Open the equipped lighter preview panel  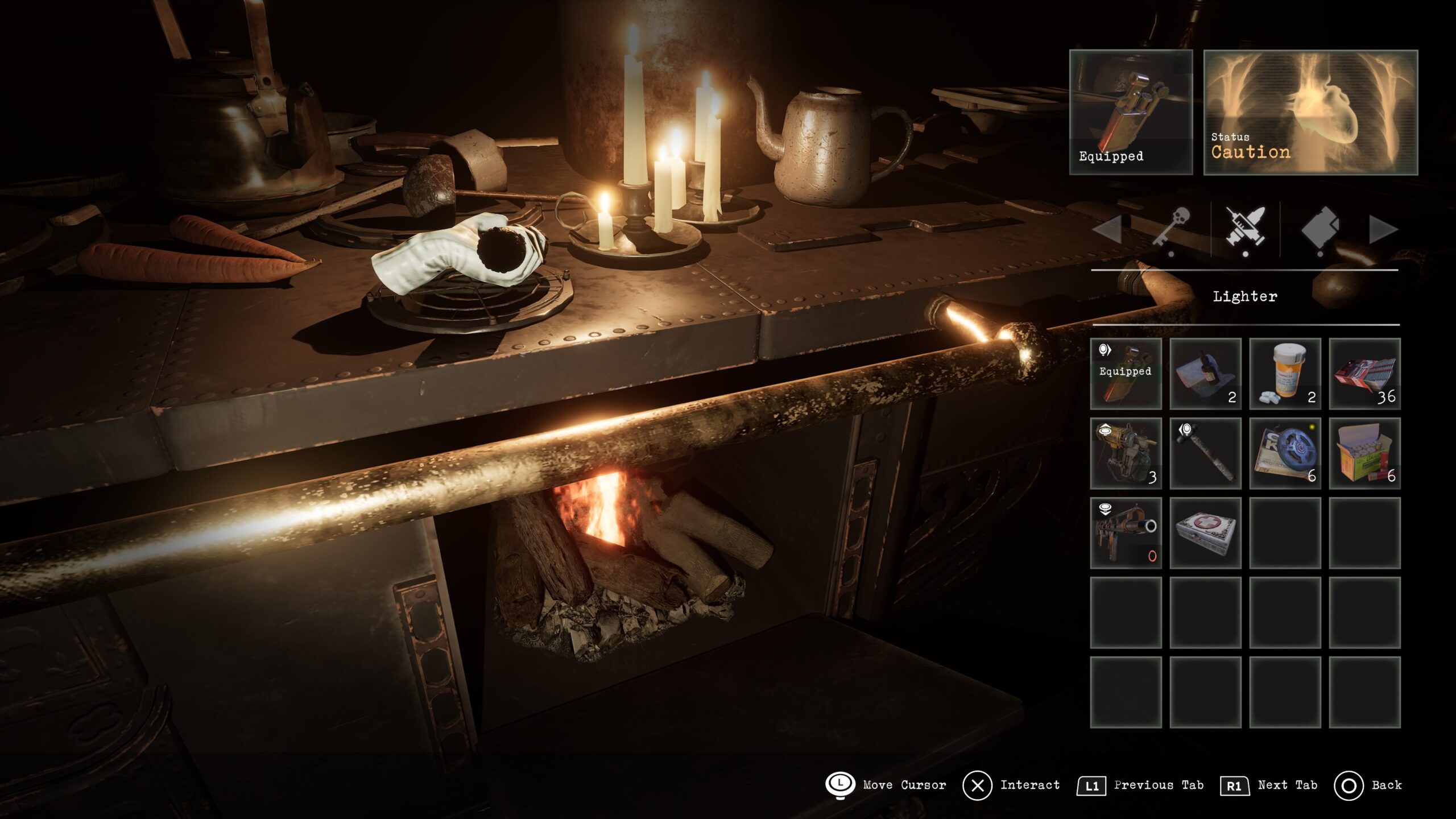[x=1131, y=112]
